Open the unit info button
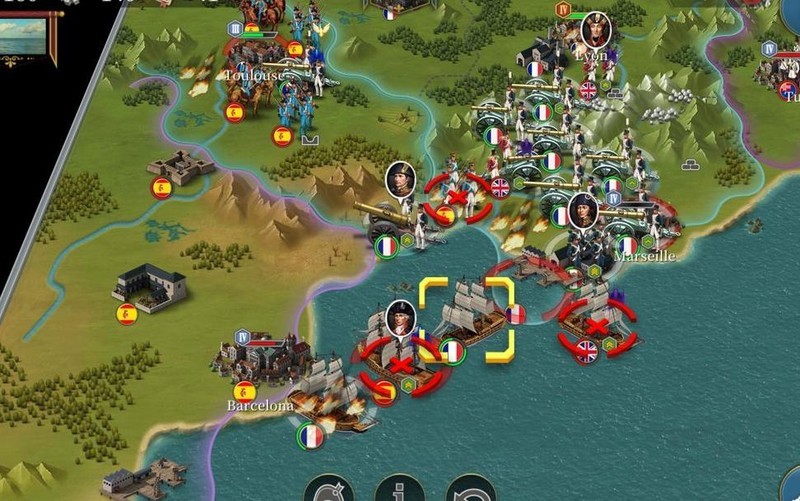 pyautogui.click(x=399, y=491)
